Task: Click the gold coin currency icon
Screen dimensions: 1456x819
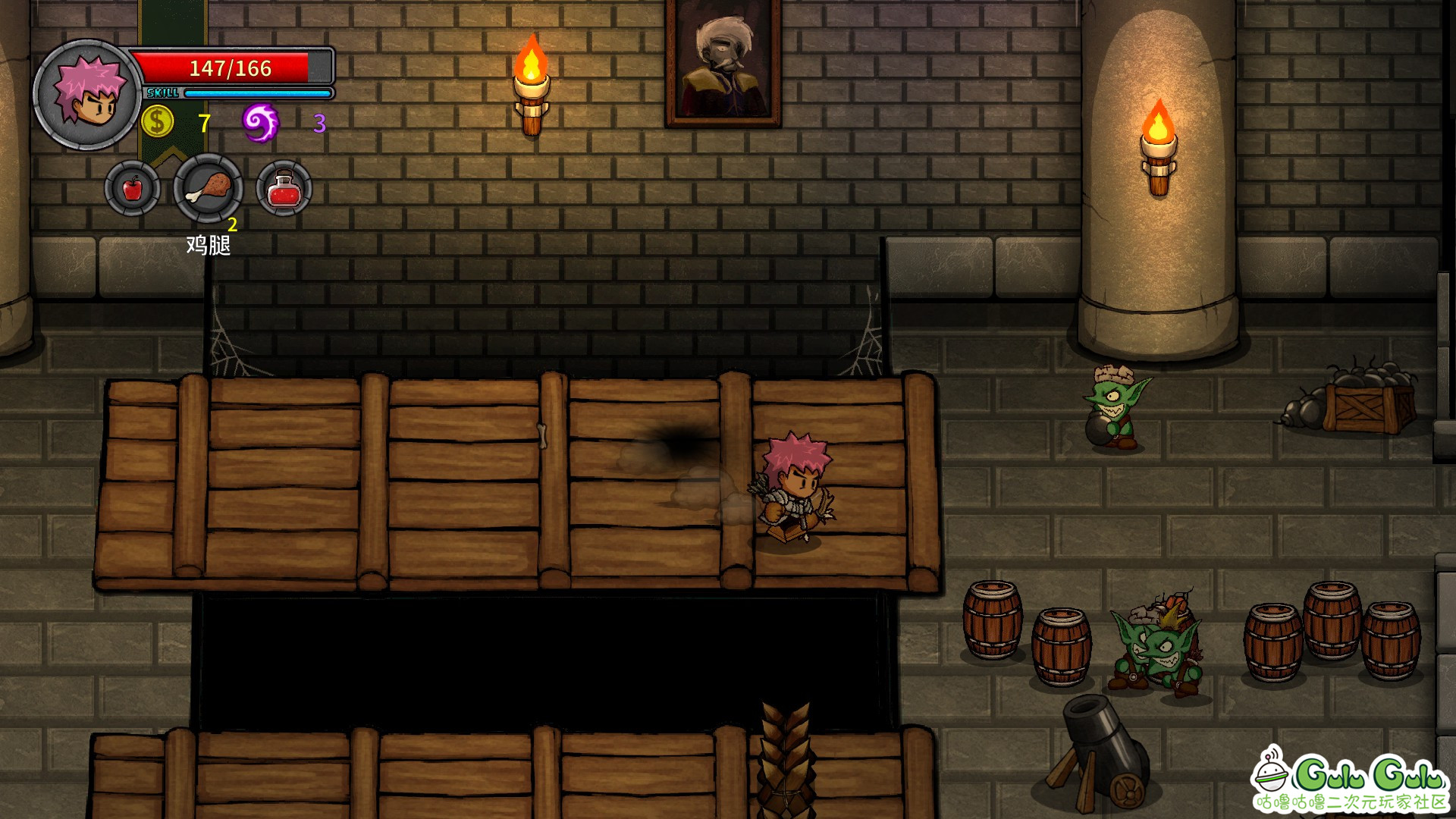Action: click(158, 121)
